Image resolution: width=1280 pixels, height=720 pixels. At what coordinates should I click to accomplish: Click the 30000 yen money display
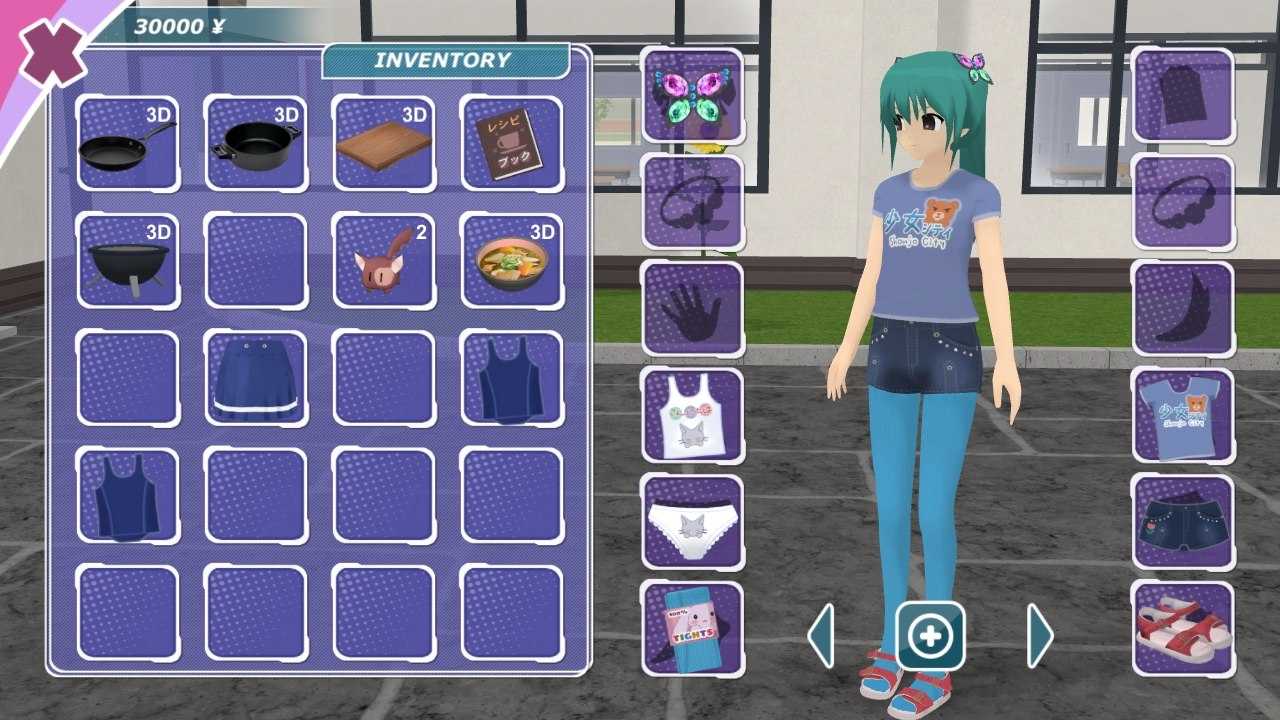pos(178,26)
